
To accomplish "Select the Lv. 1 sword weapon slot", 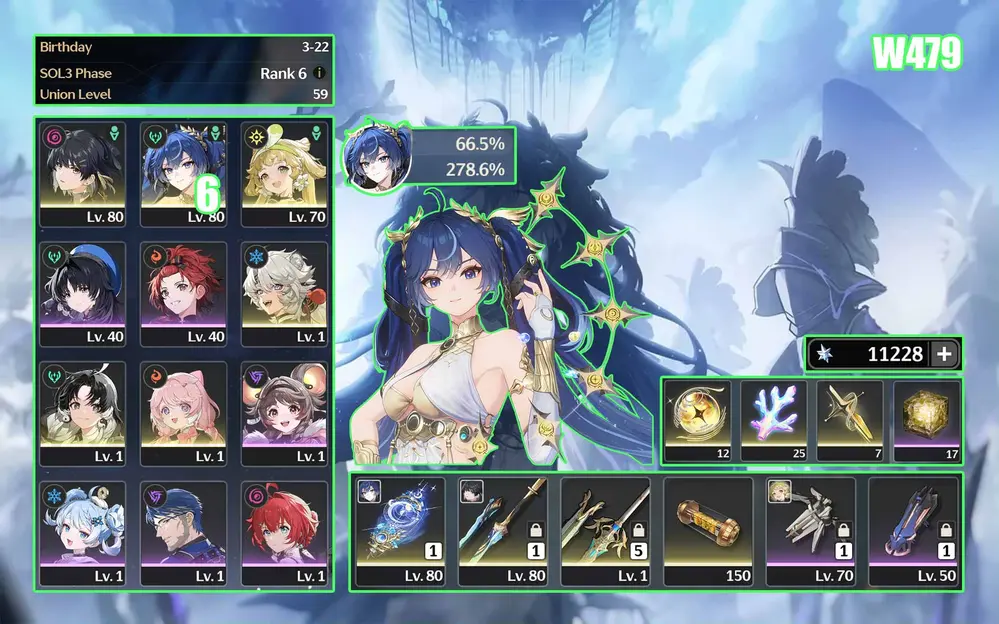I will click(605, 531).
